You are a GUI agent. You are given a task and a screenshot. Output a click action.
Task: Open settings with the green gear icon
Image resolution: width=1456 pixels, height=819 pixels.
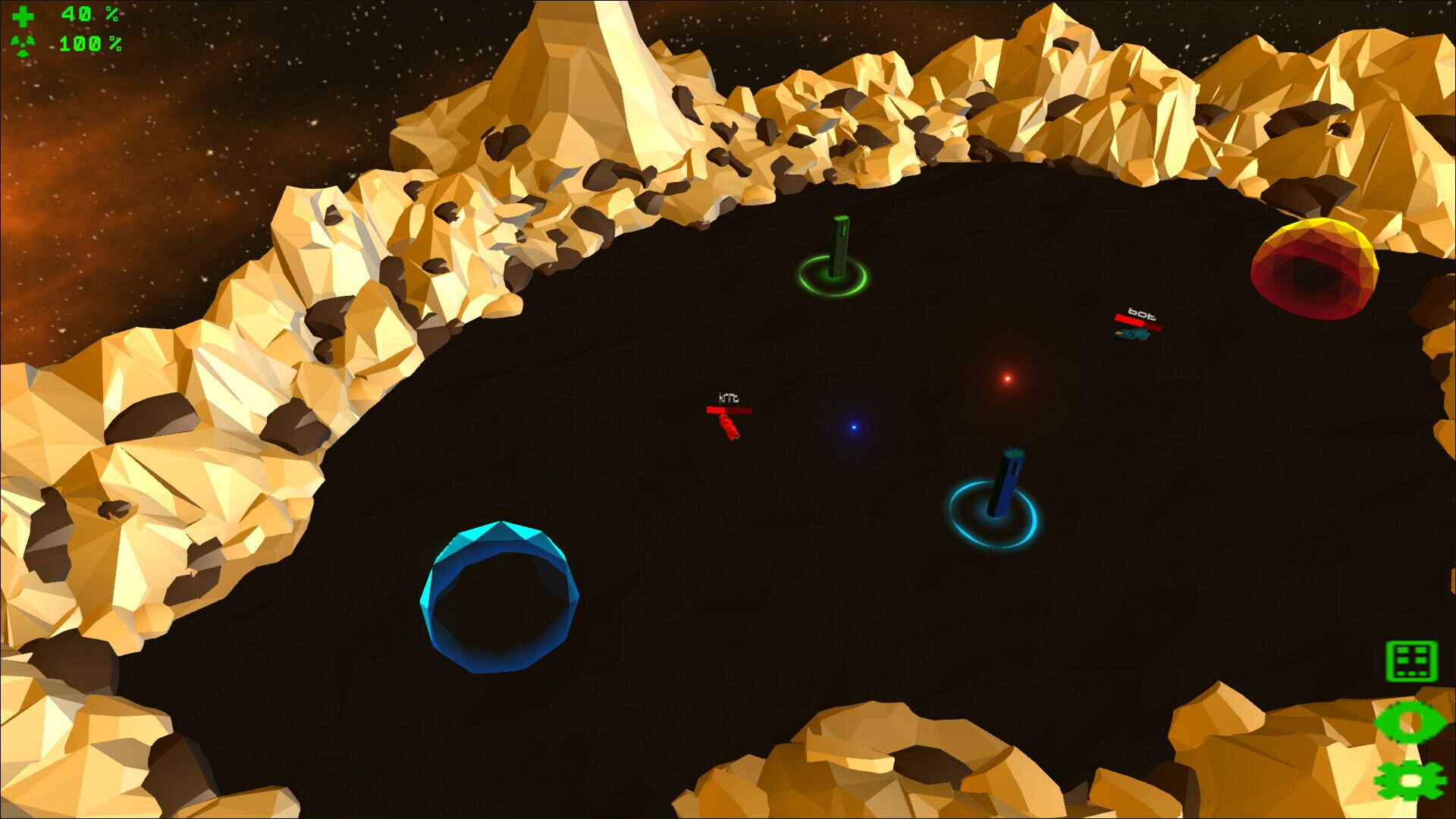[x=1410, y=780]
